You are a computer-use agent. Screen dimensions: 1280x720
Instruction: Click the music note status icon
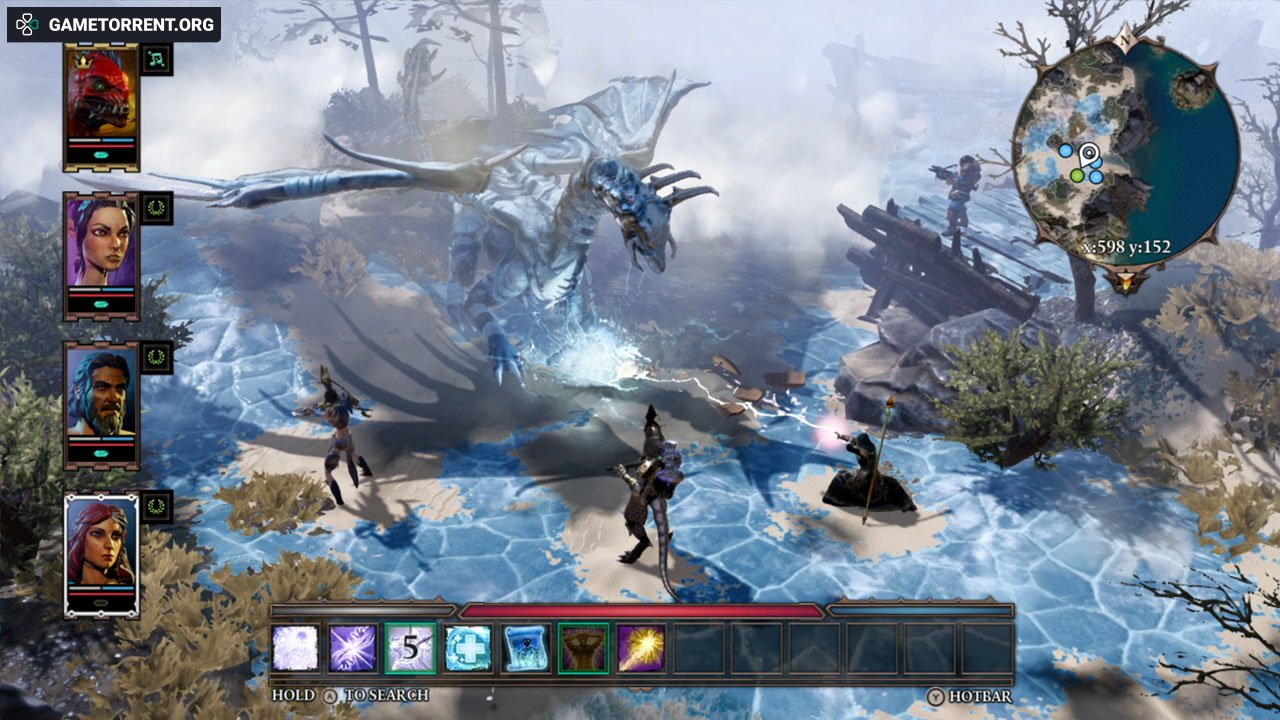pyautogui.click(x=157, y=60)
